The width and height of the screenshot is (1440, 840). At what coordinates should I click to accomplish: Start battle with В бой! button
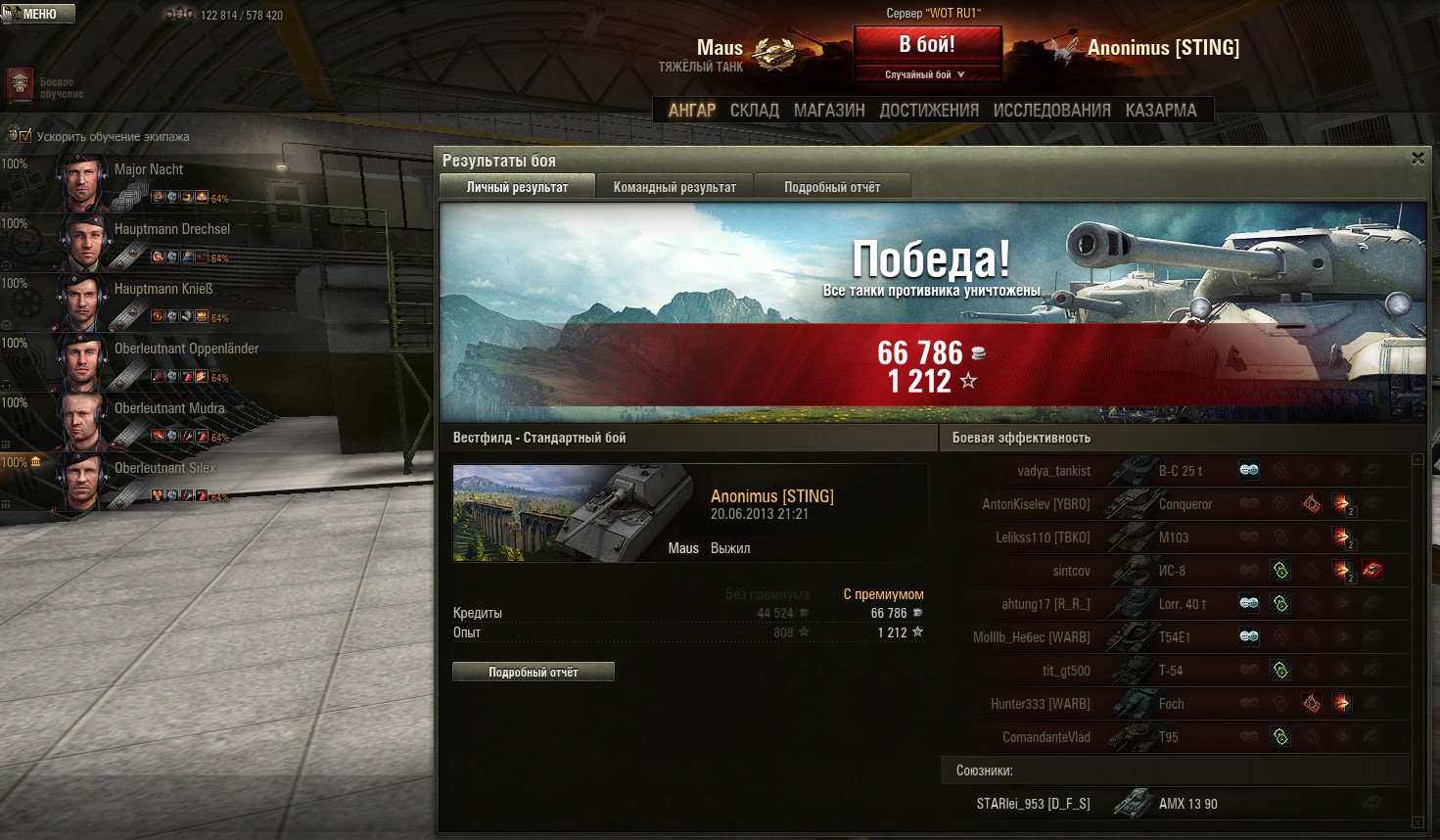tap(927, 45)
